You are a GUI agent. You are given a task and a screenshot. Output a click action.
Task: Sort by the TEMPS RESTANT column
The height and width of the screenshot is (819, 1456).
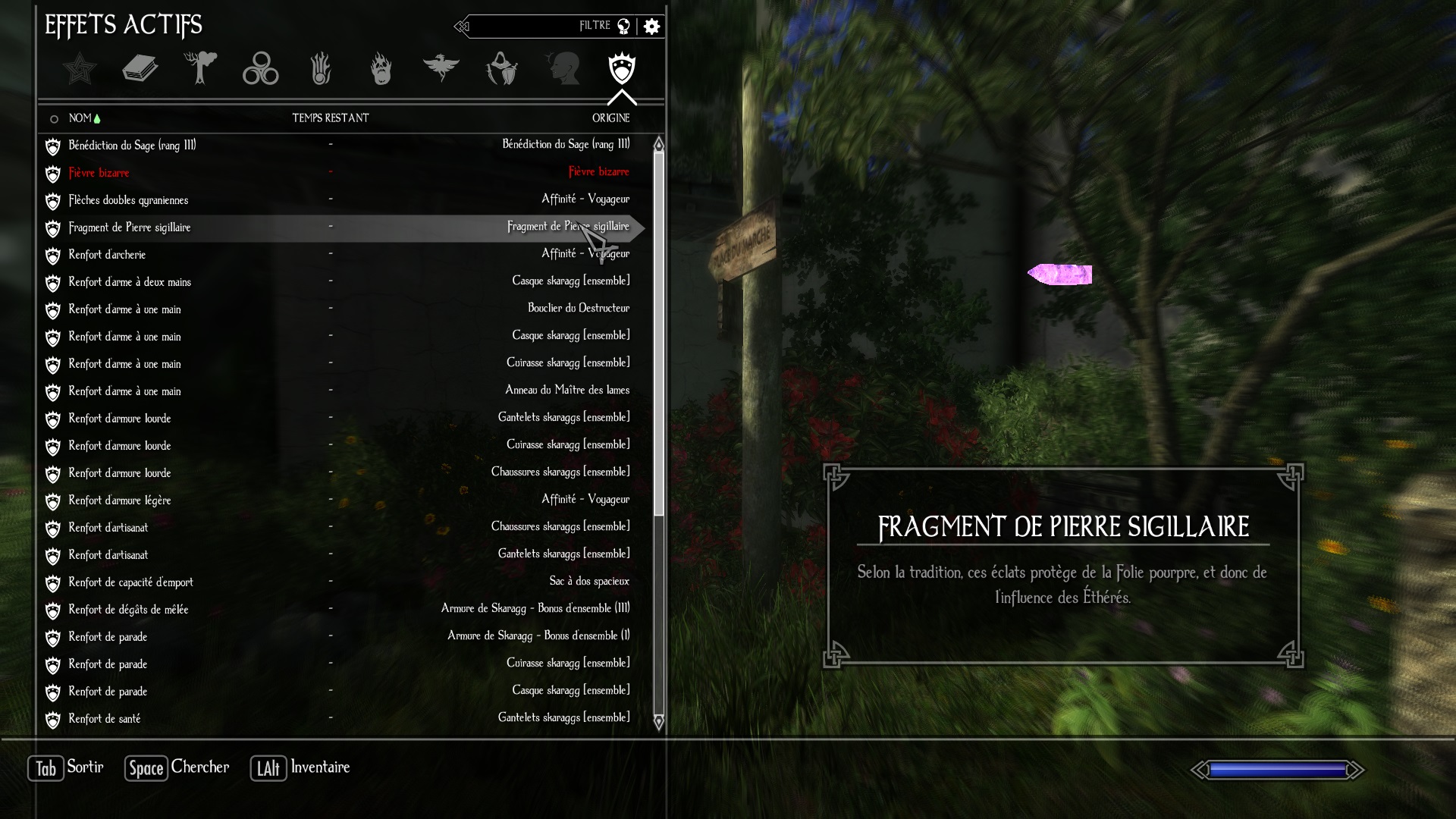pos(331,118)
